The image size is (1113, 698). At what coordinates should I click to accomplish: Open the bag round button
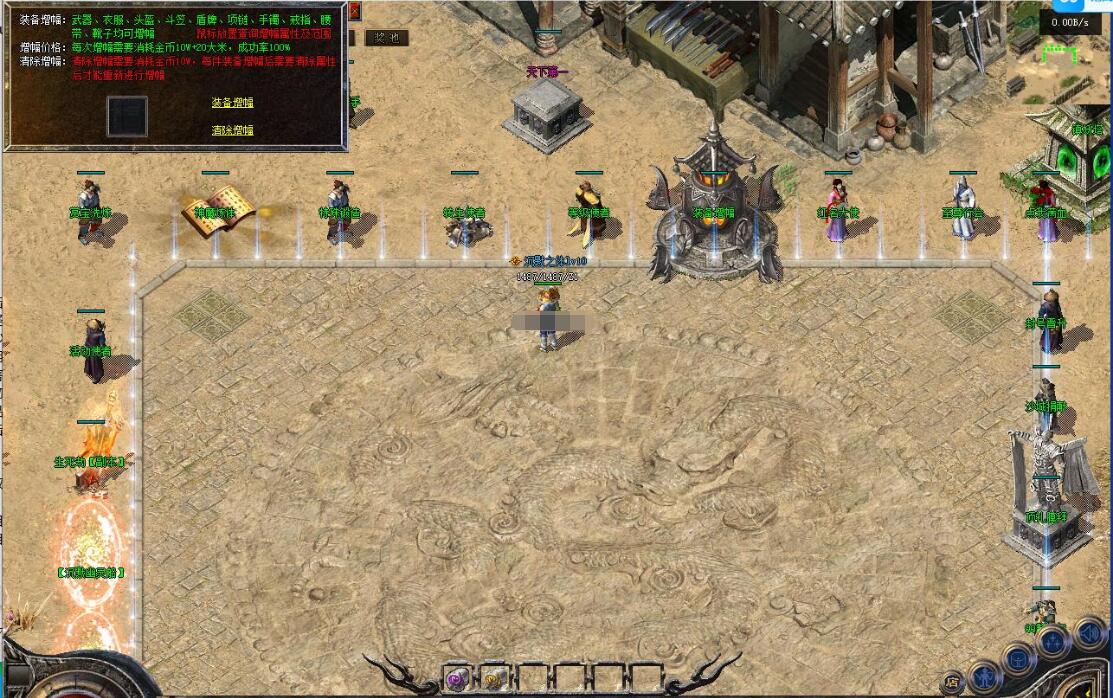click(x=1018, y=658)
